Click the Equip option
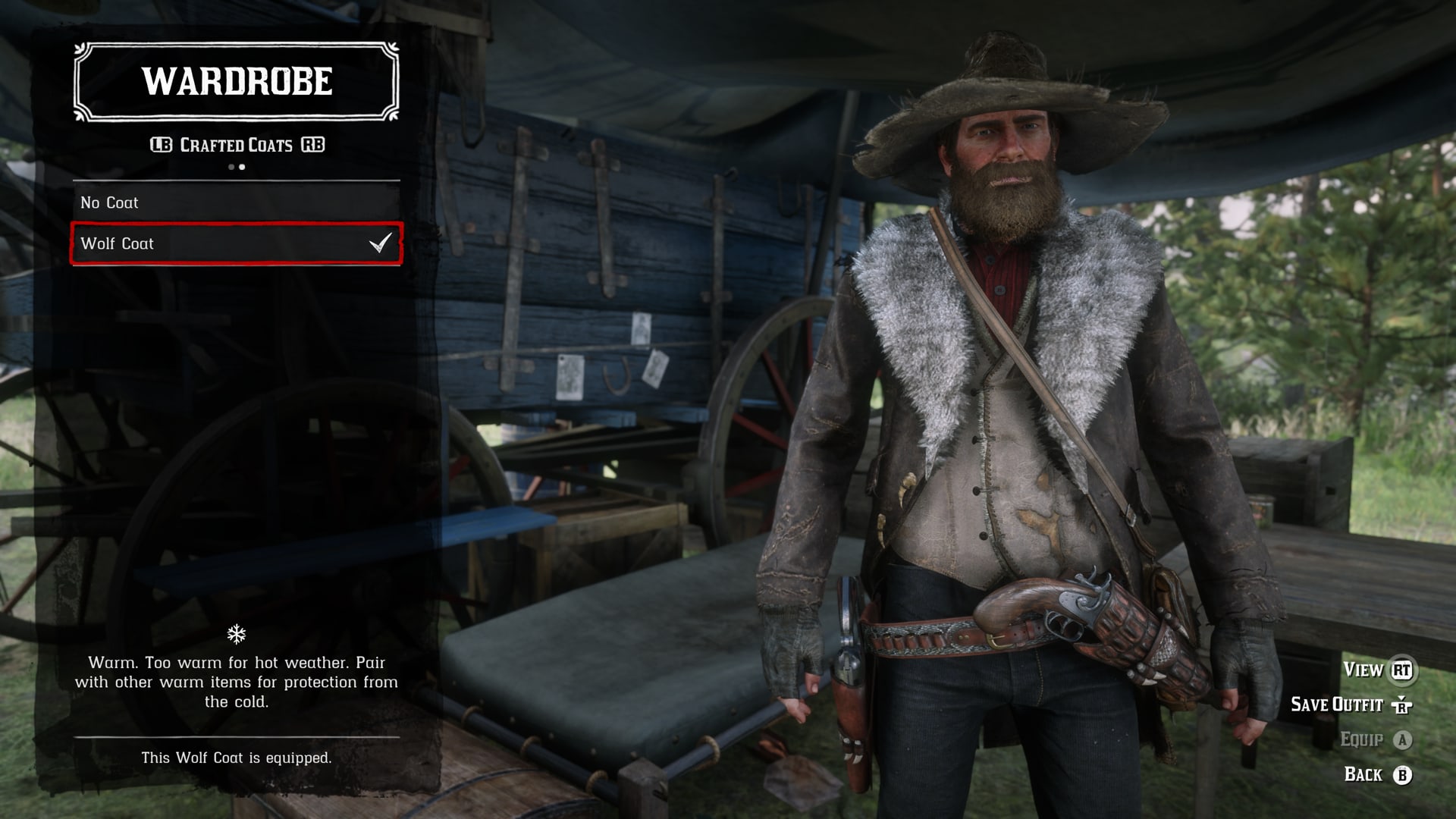Screen dimensions: 1456x819 (x=1375, y=739)
